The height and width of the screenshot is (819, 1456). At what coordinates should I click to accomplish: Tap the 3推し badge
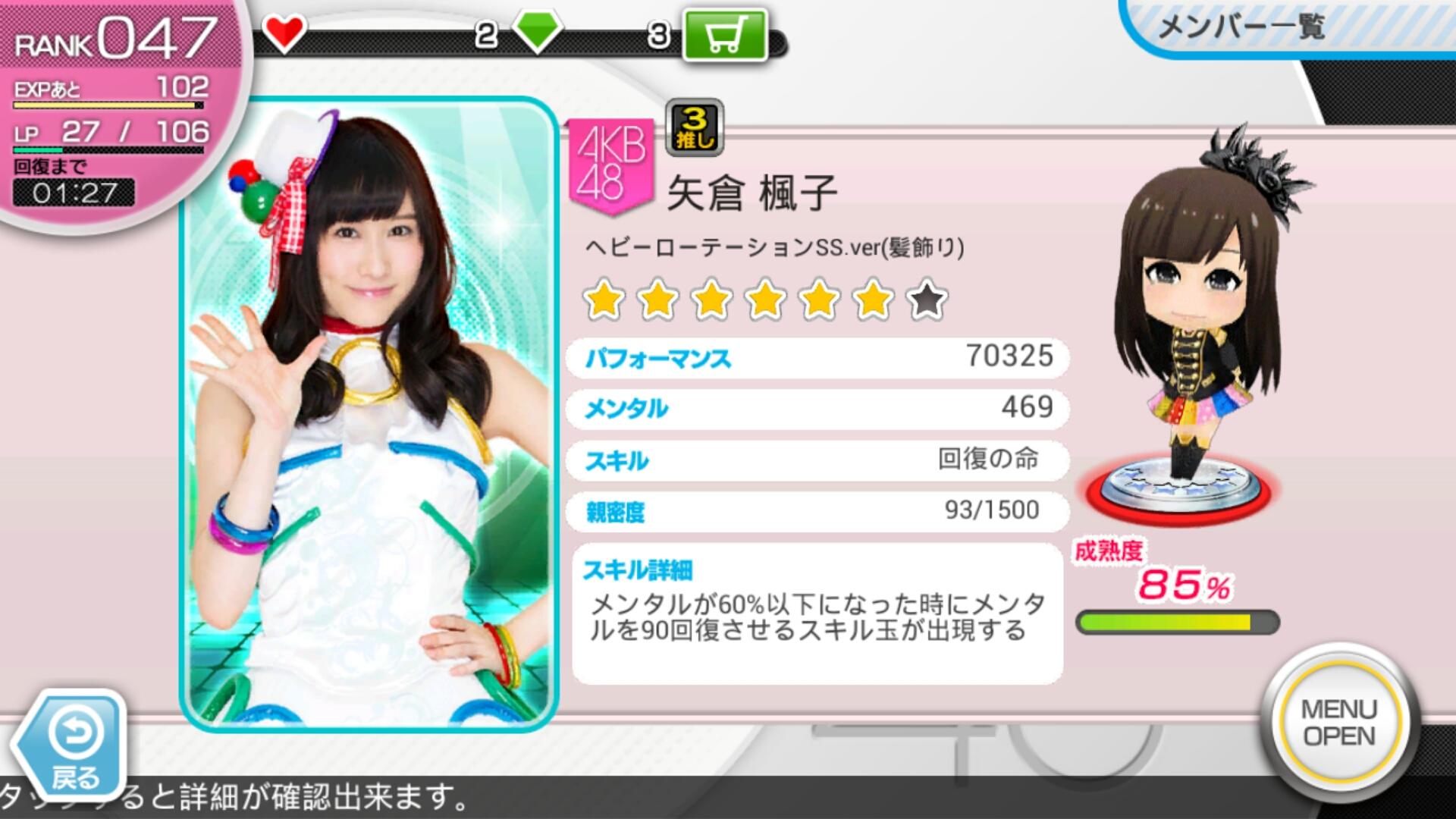(x=694, y=127)
